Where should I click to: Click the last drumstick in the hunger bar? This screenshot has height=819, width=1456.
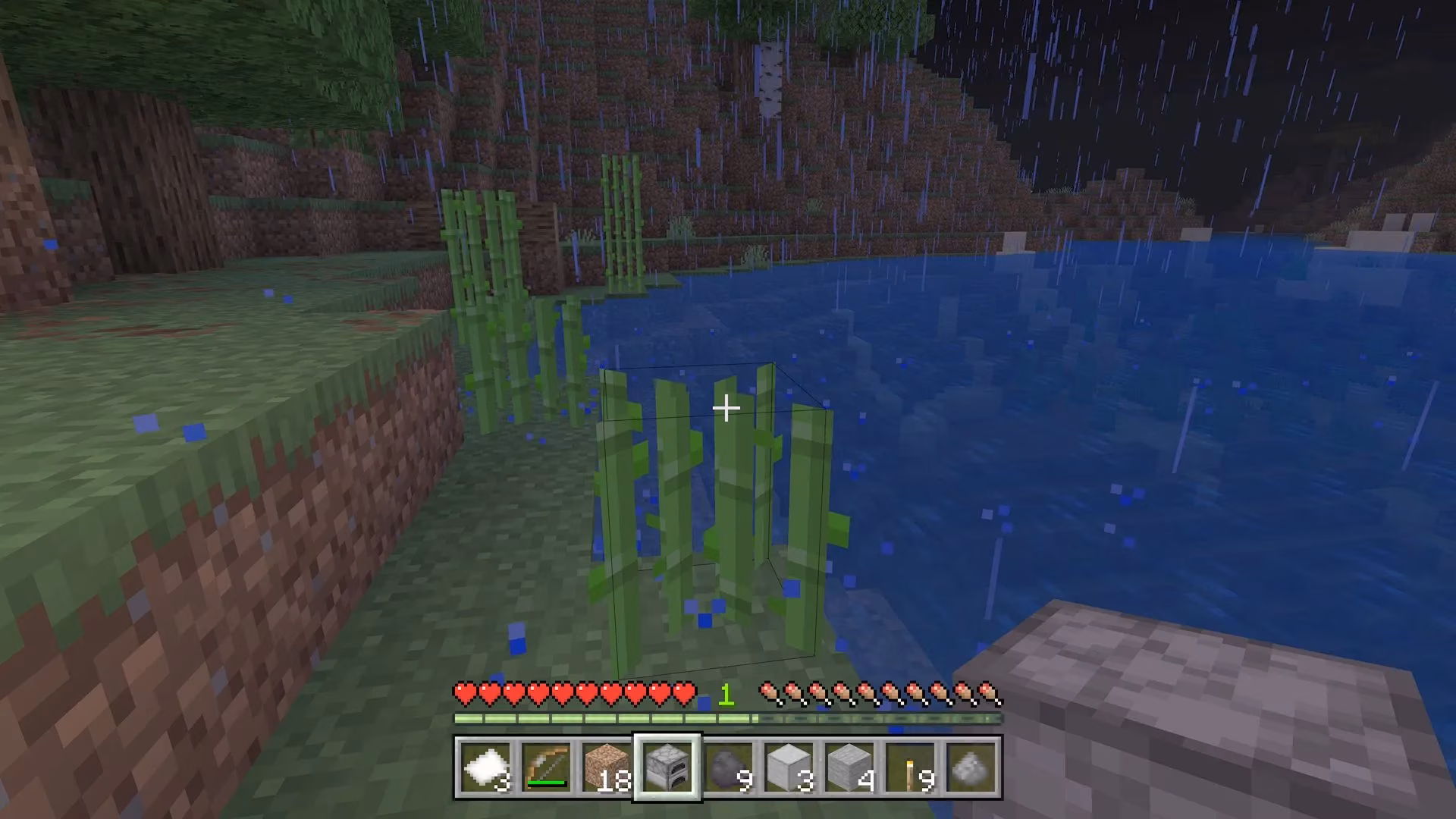tap(990, 690)
